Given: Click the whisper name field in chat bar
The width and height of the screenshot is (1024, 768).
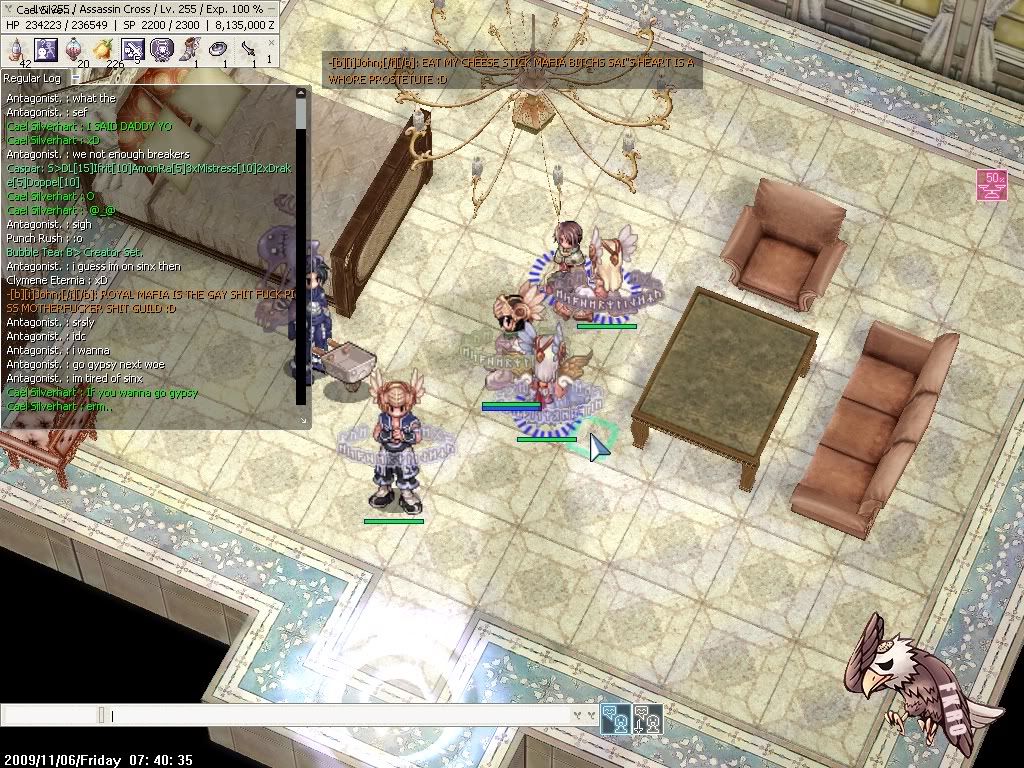Looking at the screenshot, I should pos(50,716).
